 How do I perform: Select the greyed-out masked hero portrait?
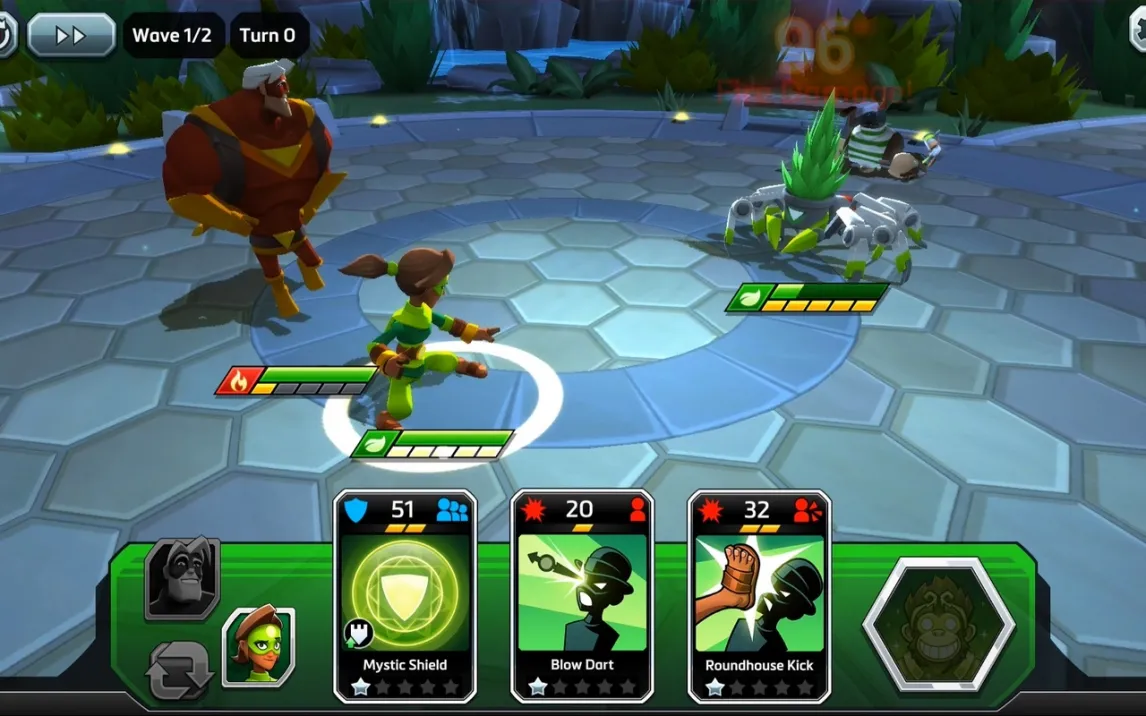point(182,579)
